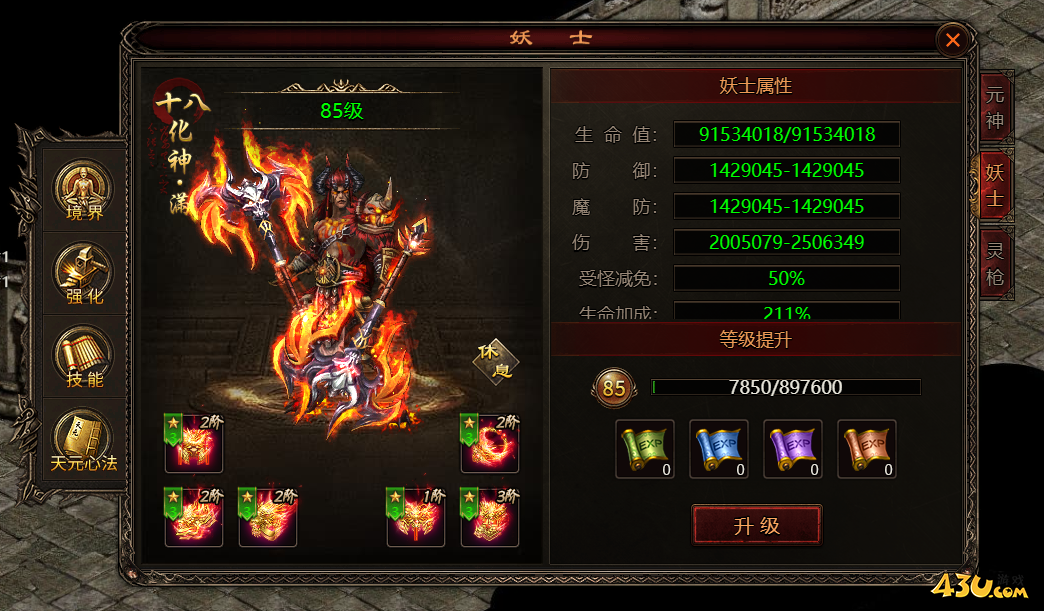Image resolution: width=1044 pixels, height=611 pixels.
Task: Open 天元心法 section
Action: (x=84, y=441)
